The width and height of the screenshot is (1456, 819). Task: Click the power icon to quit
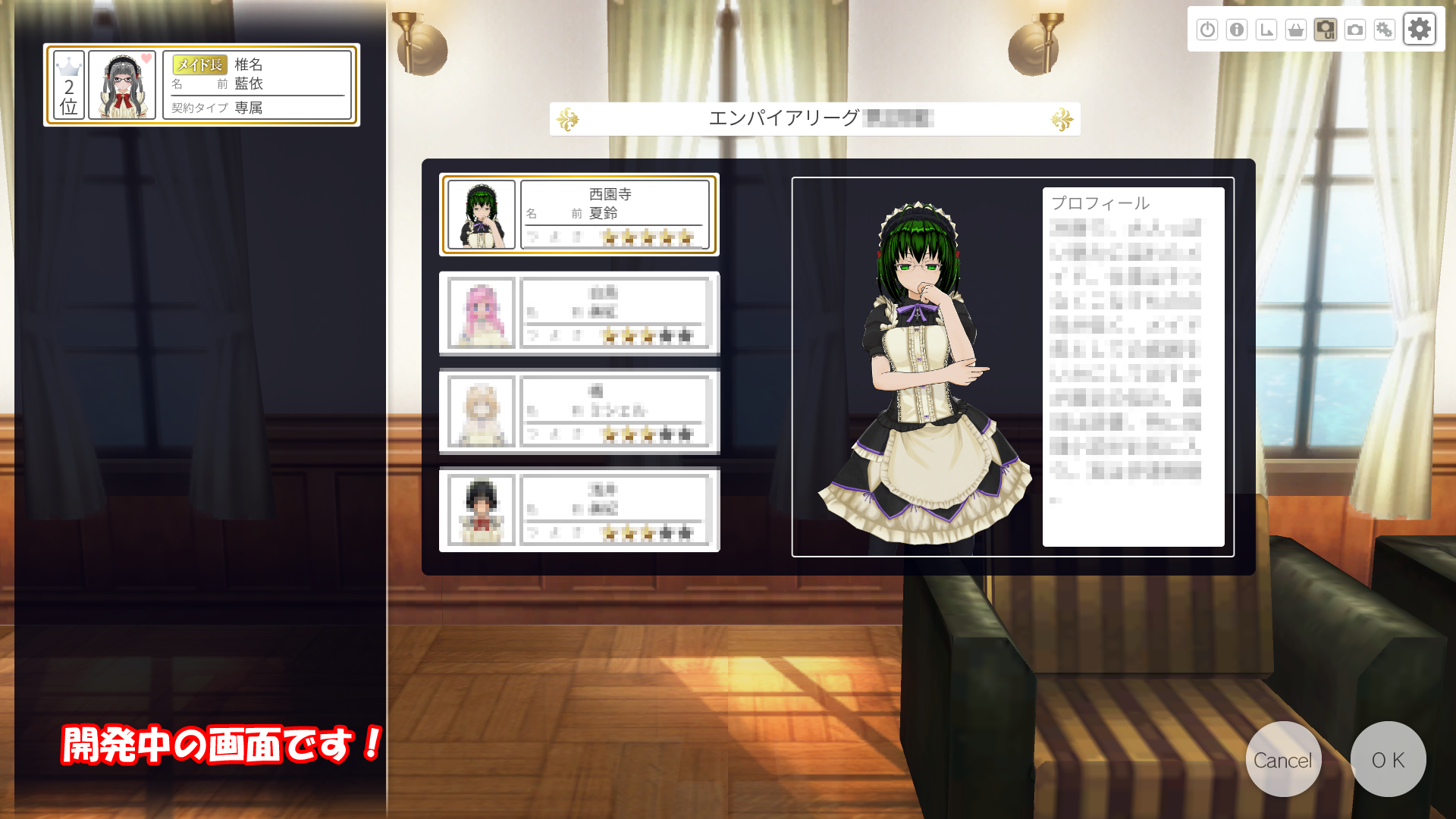coord(1207,30)
